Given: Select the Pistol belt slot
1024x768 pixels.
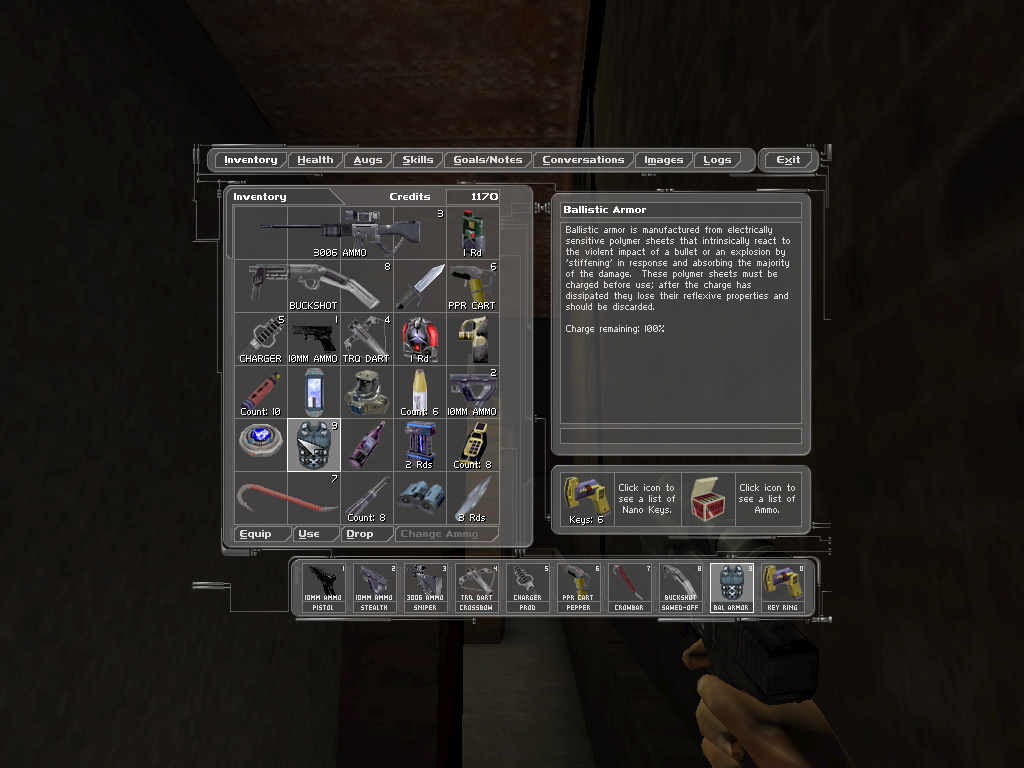Looking at the screenshot, I should click(x=321, y=587).
